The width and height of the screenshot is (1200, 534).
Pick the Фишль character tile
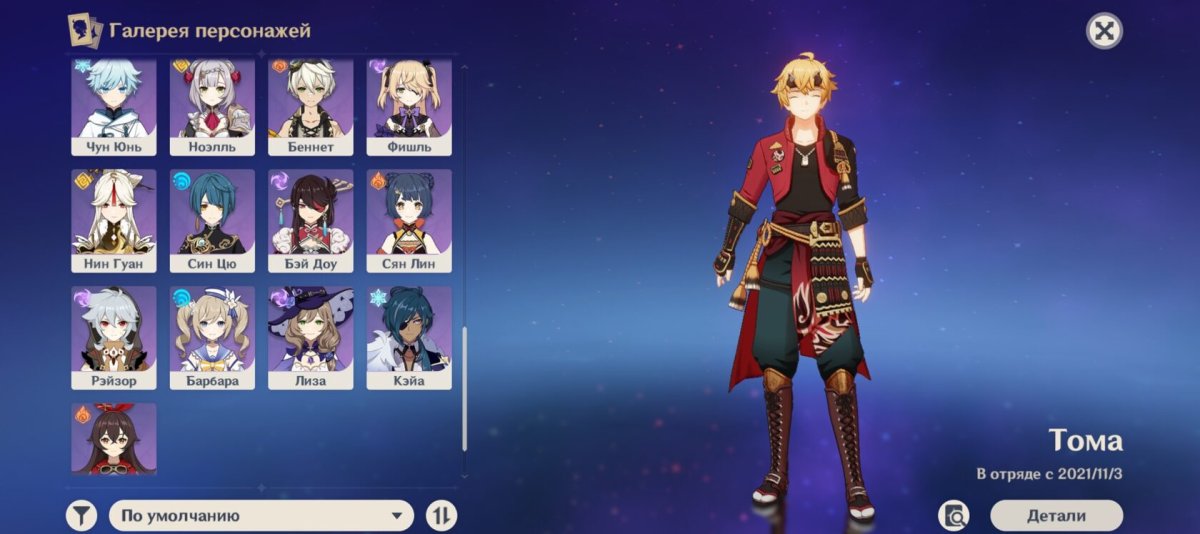tap(409, 106)
